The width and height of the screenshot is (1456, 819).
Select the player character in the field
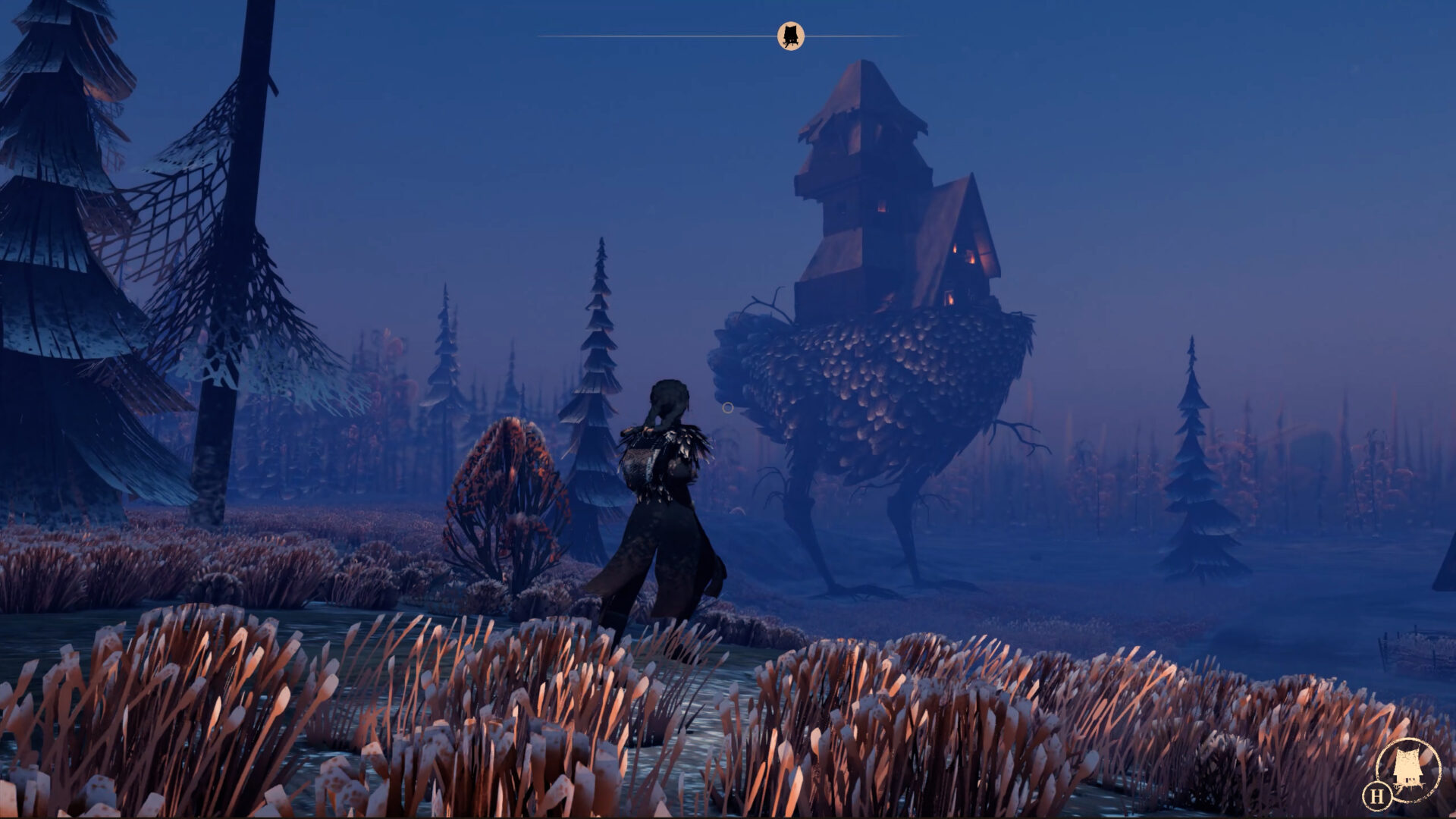point(666,493)
